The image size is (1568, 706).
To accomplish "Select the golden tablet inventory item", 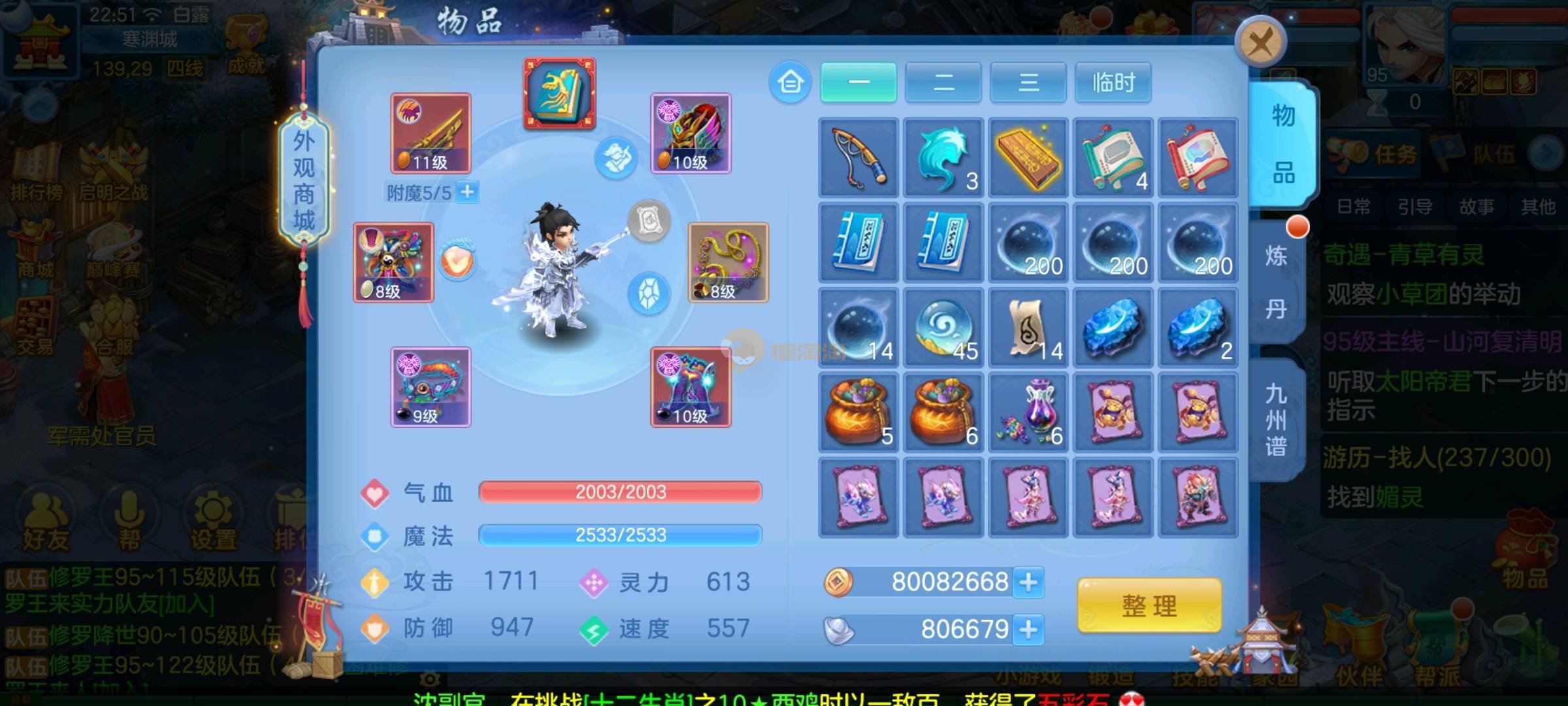I will pyautogui.click(x=1028, y=158).
